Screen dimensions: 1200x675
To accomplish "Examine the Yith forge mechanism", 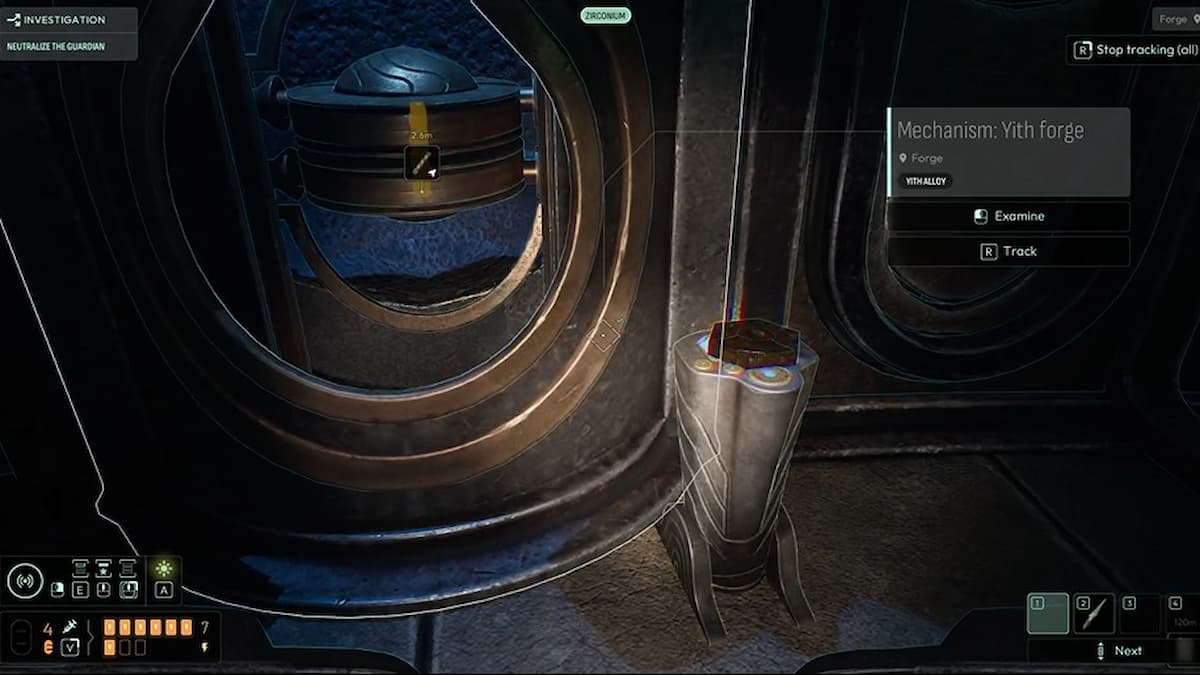I will (x=1009, y=216).
